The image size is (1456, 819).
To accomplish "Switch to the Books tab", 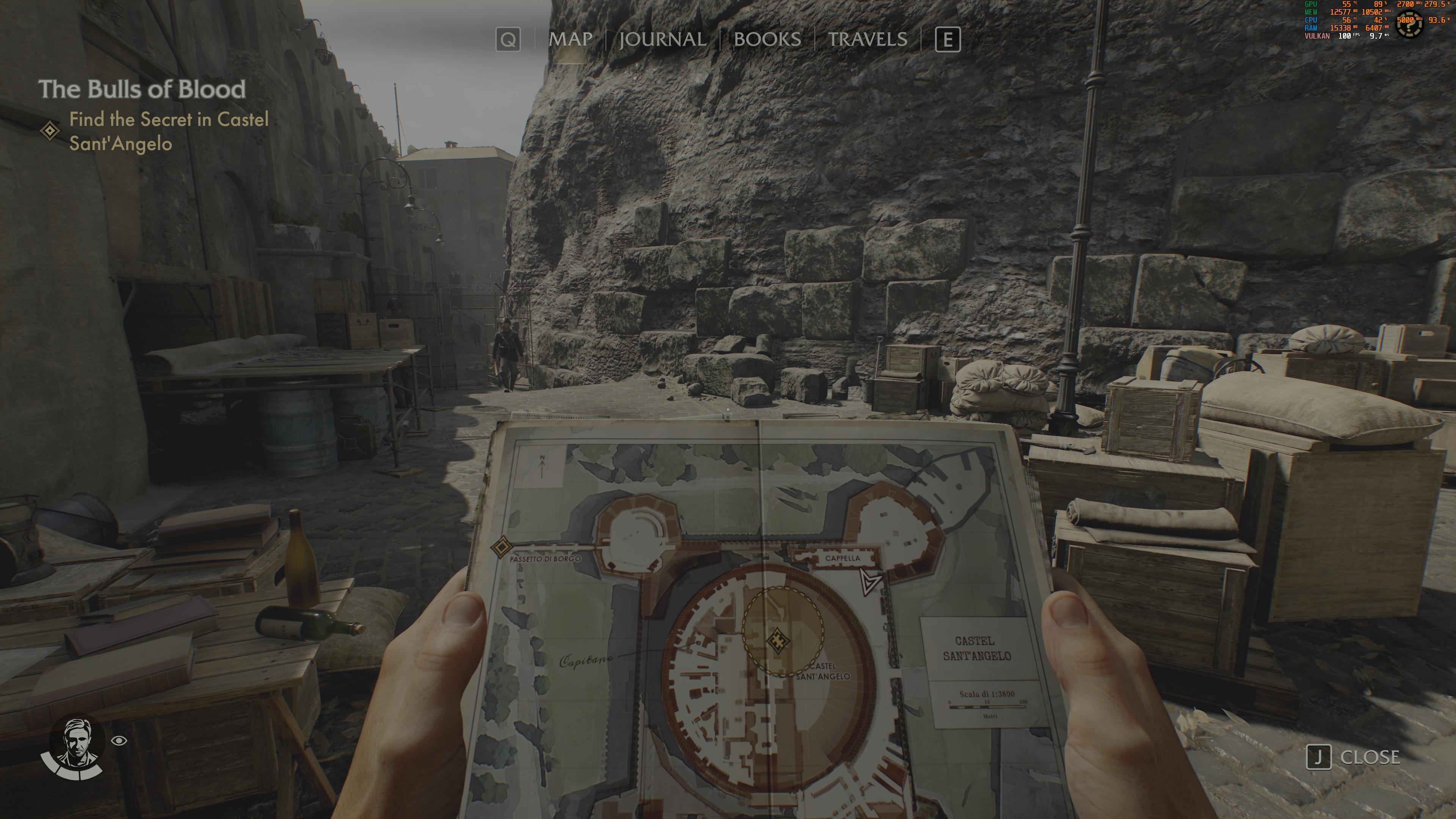I will 767,39.
